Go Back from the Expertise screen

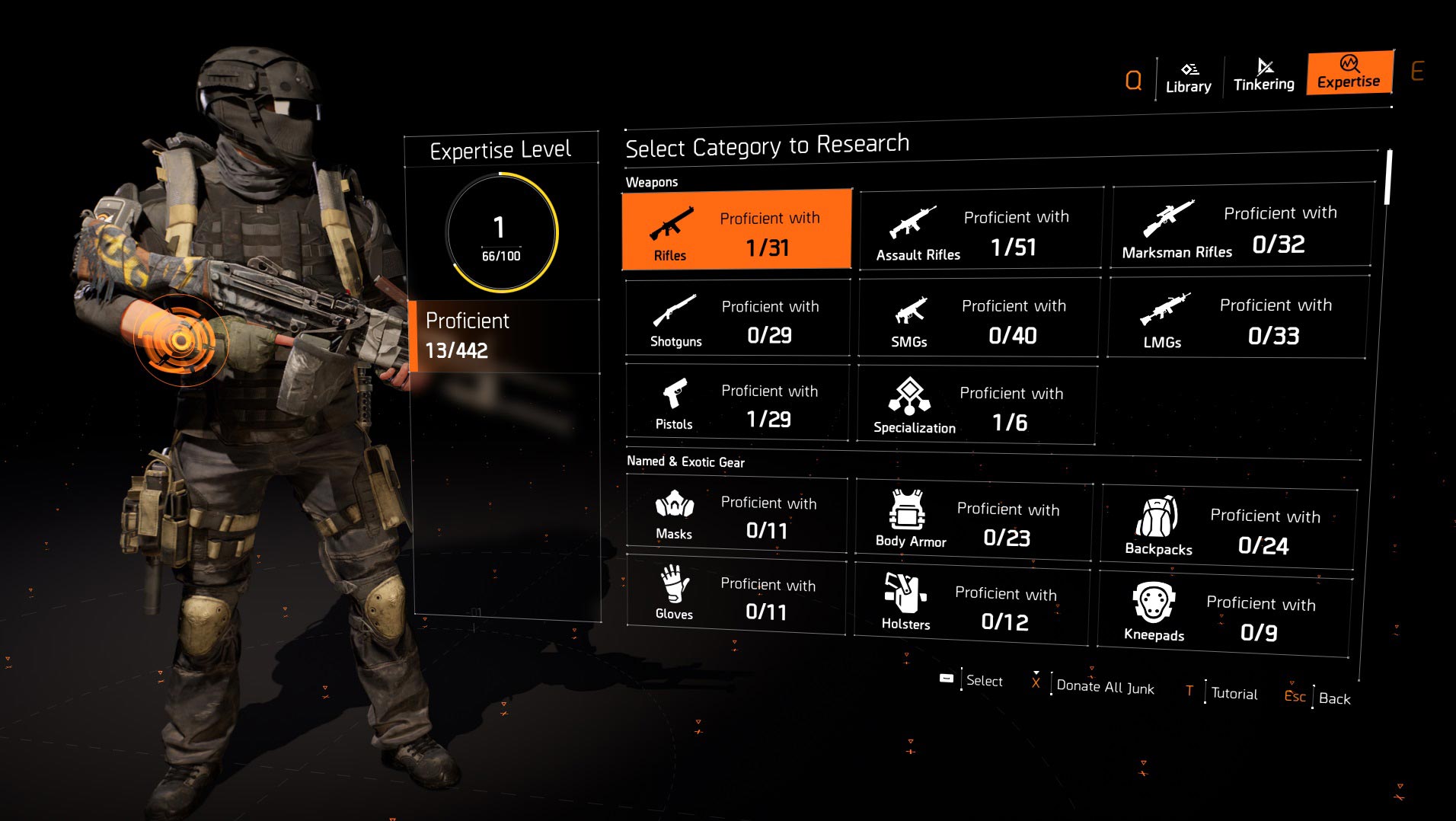coord(1333,698)
